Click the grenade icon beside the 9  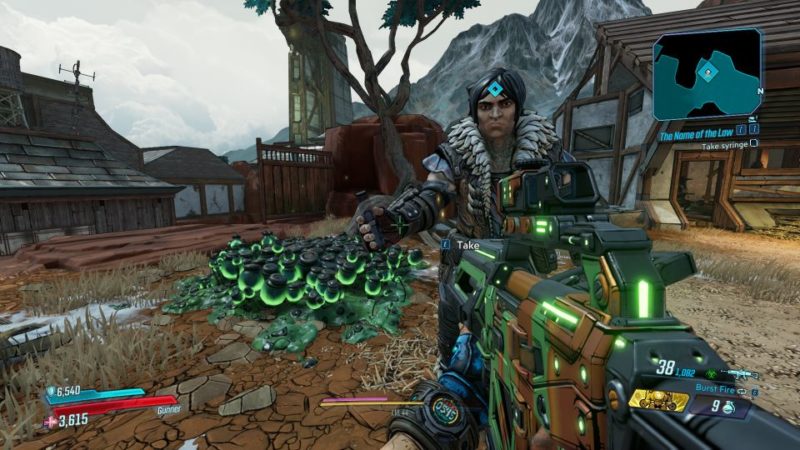coord(730,407)
